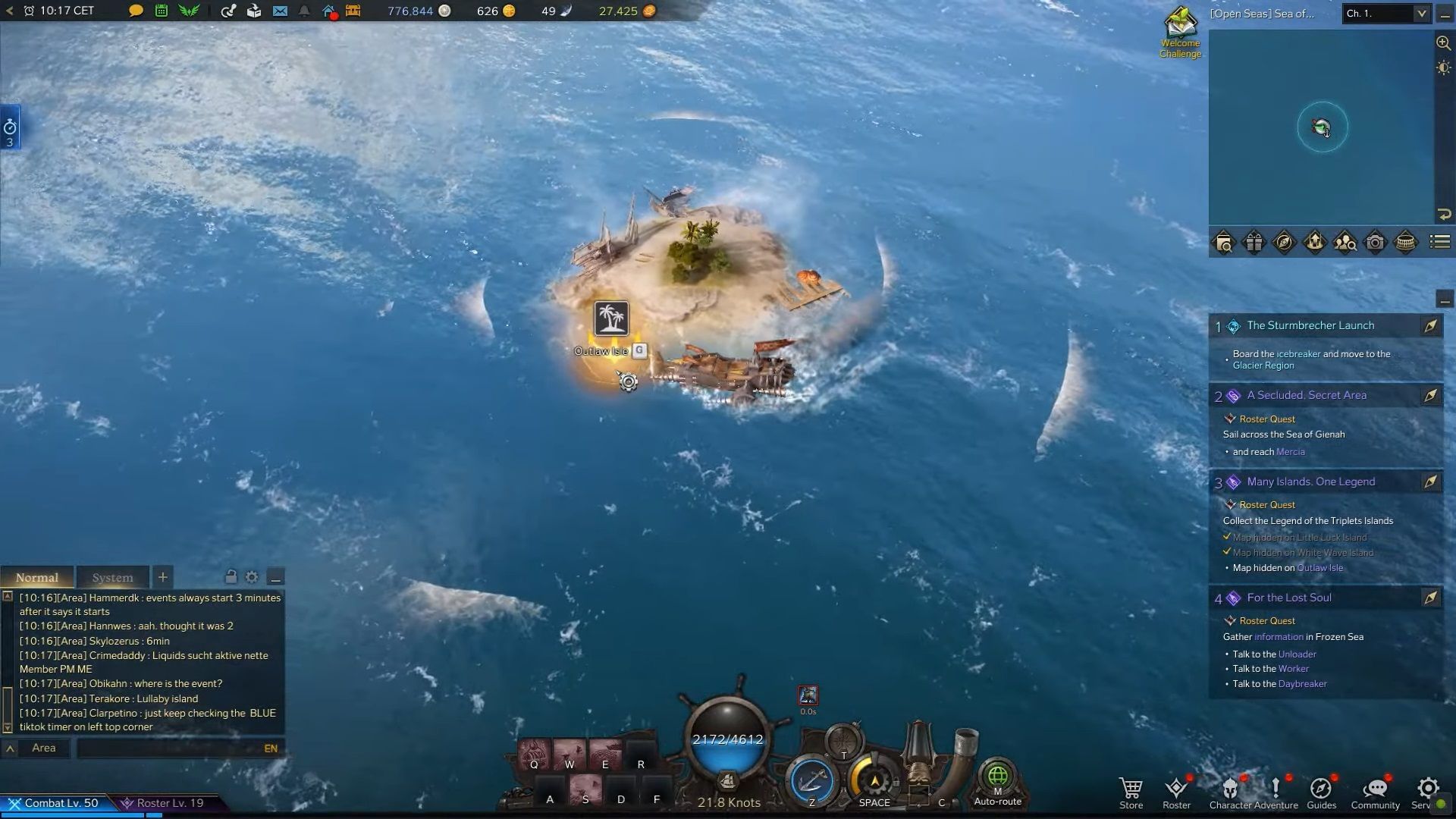This screenshot has width=1456, height=819.
Task: Zoom in the minimap with magnifier
Action: (x=1443, y=43)
